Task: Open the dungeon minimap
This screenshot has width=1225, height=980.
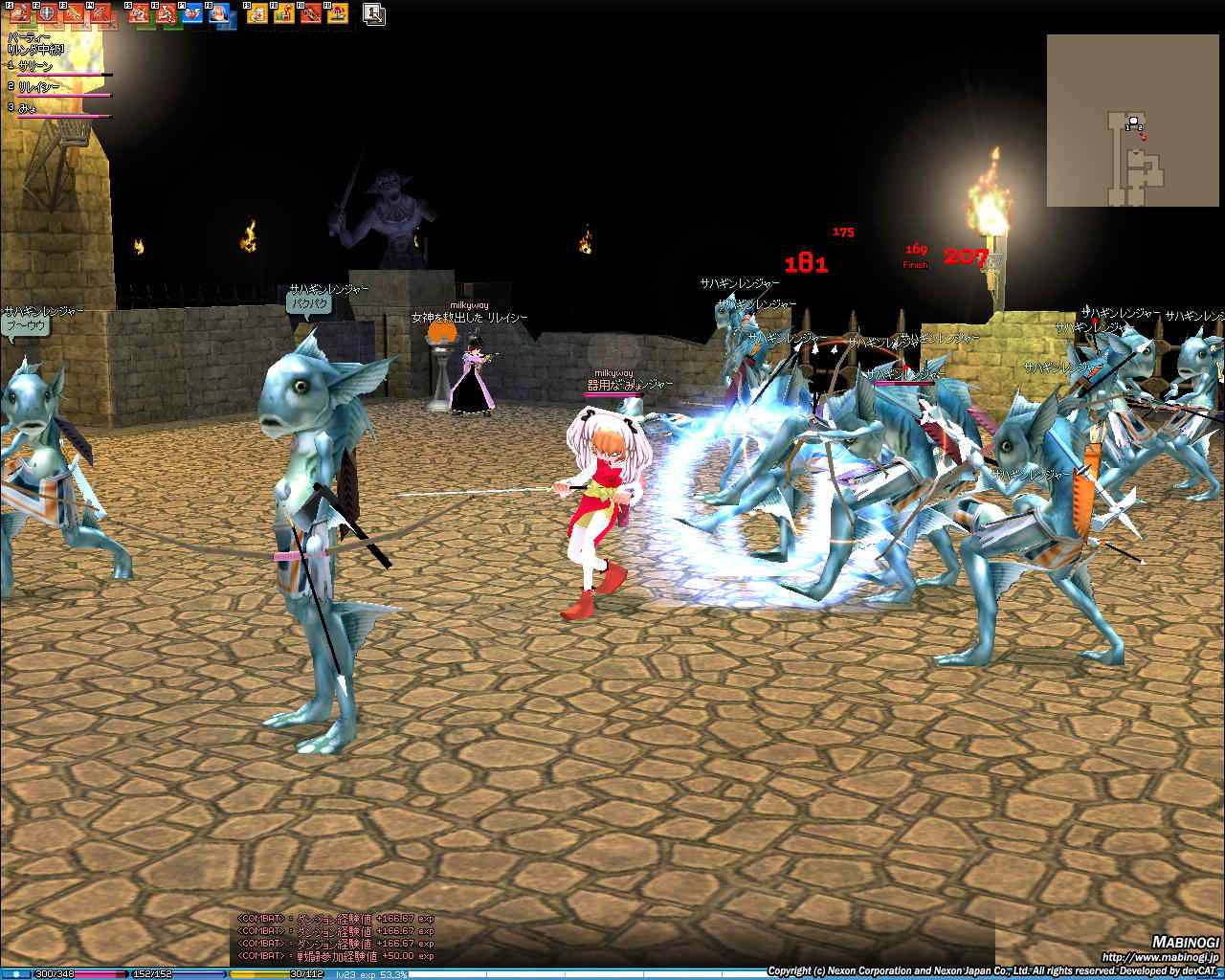Action: coord(1133,121)
